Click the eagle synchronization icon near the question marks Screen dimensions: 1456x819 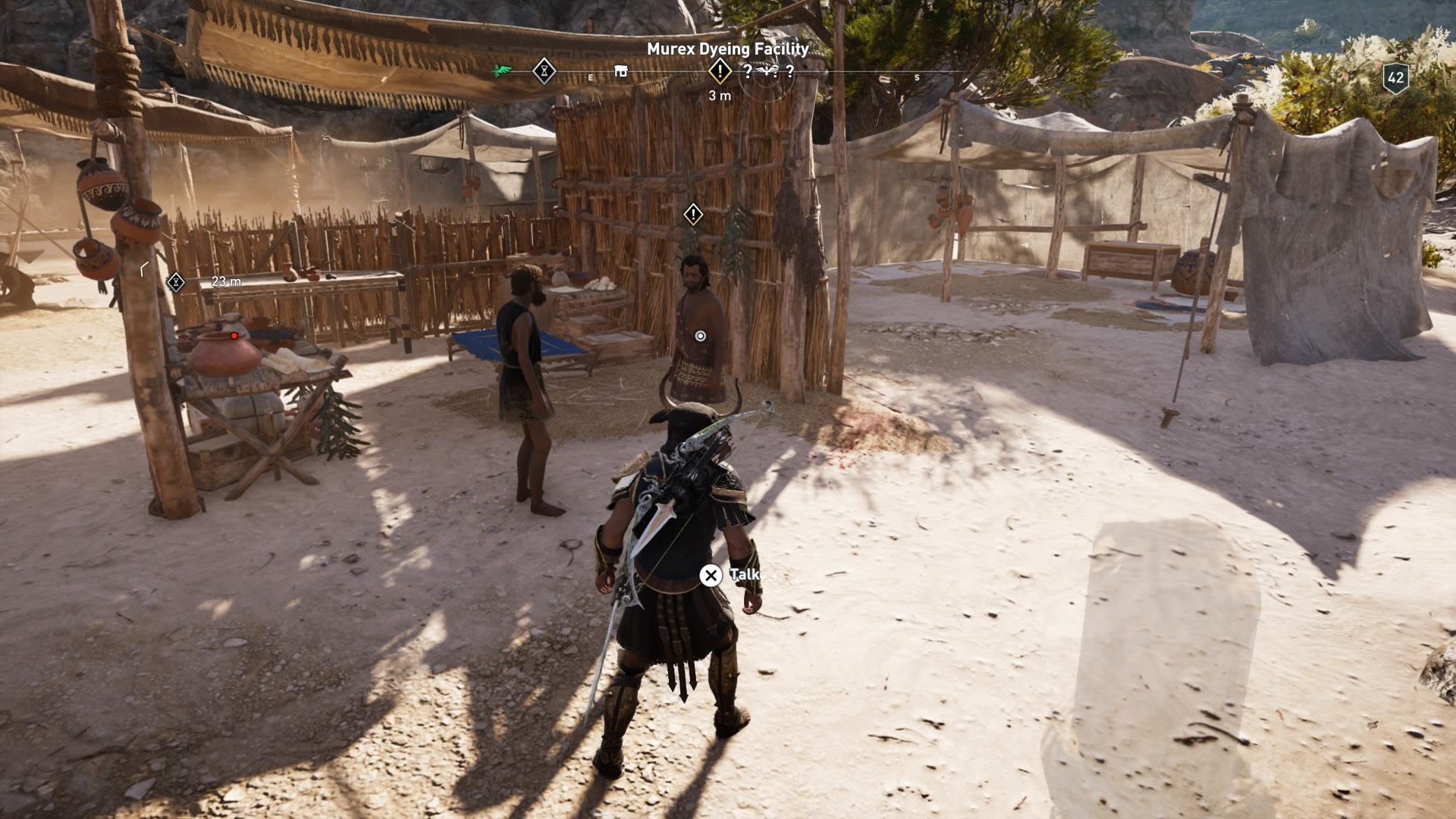(766, 71)
